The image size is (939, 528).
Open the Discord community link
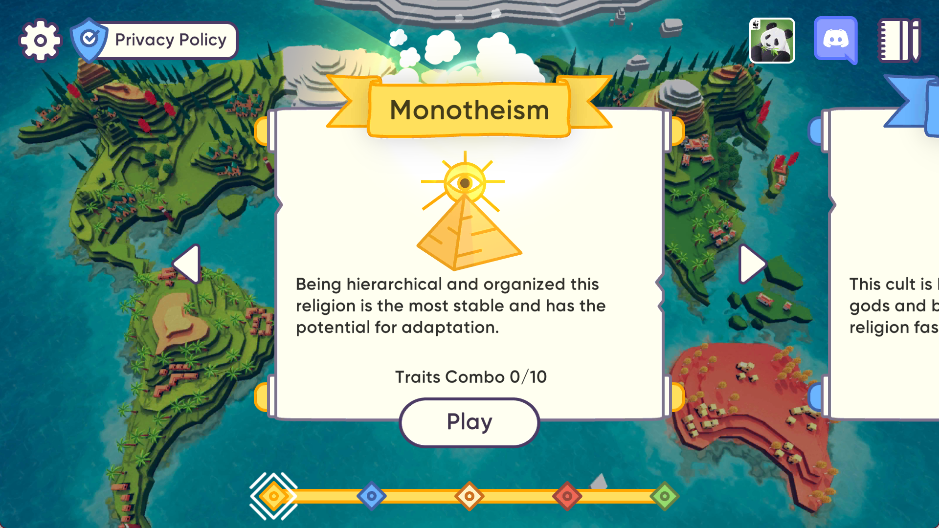tap(836, 41)
